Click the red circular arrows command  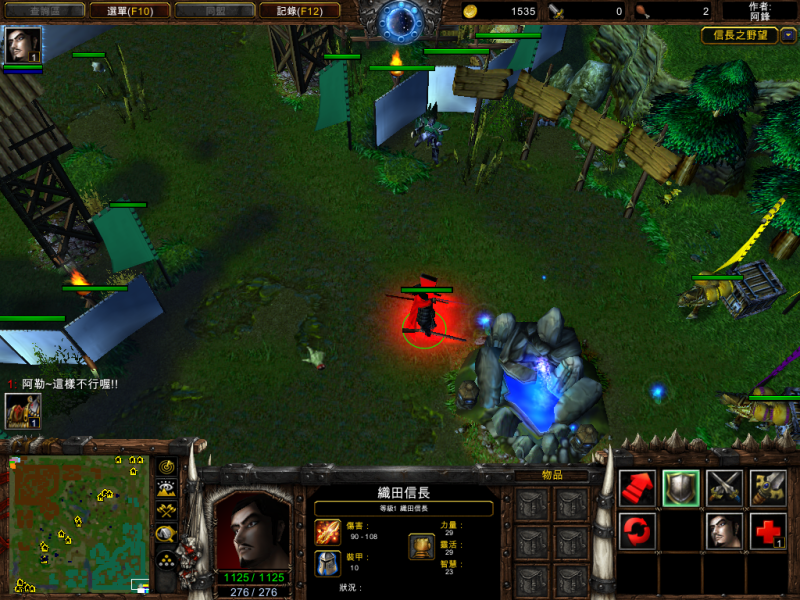(x=637, y=530)
